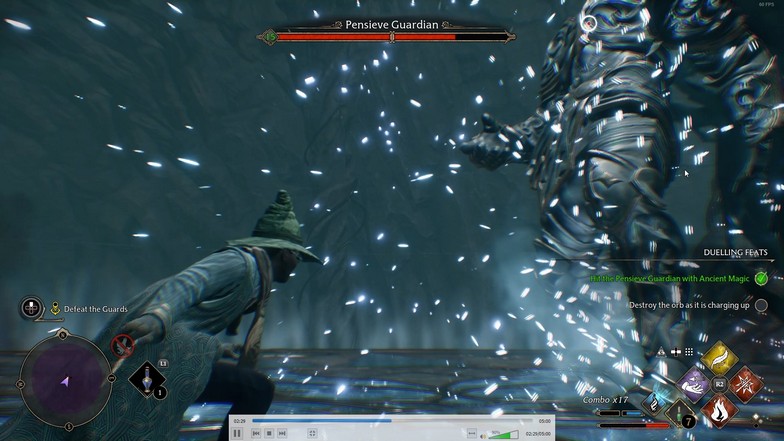Select the blue potion tool slot
This screenshot has width=784, height=441.
pos(147,379)
